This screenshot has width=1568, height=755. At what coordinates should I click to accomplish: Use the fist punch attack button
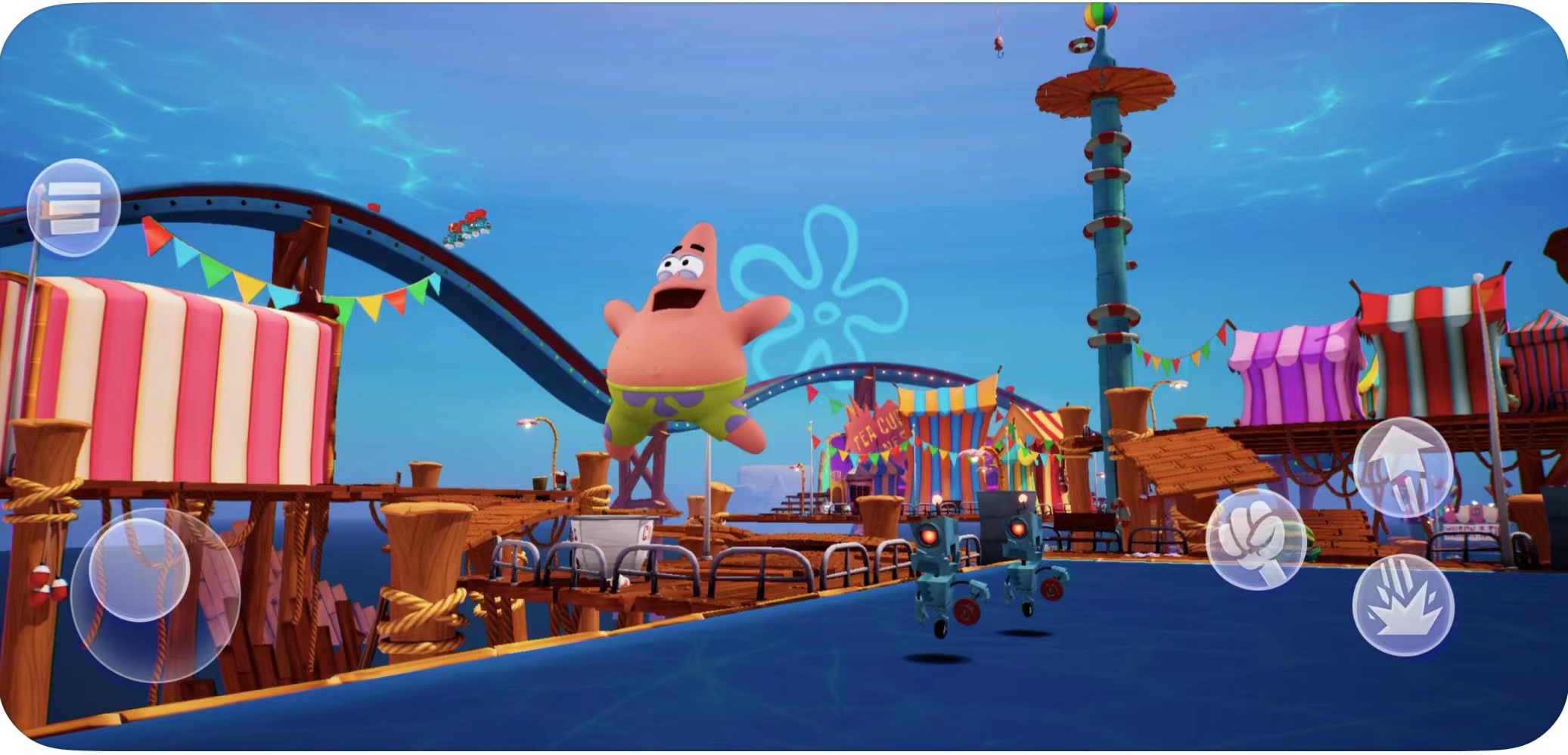(1254, 539)
